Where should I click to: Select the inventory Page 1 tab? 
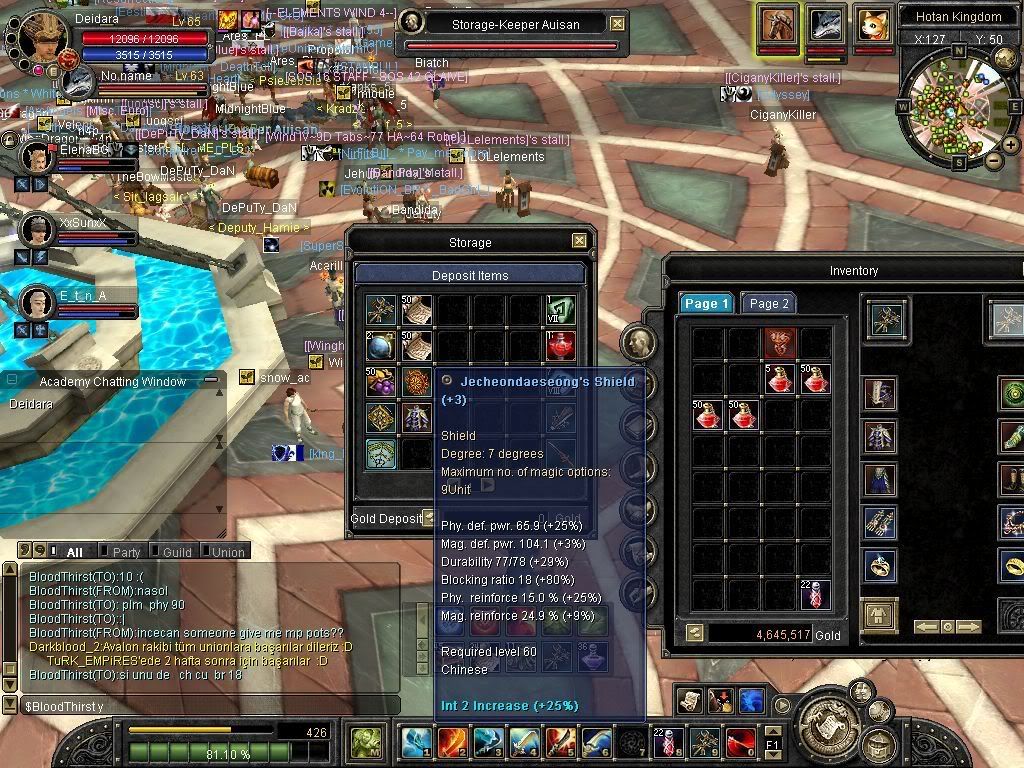pos(707,304)
